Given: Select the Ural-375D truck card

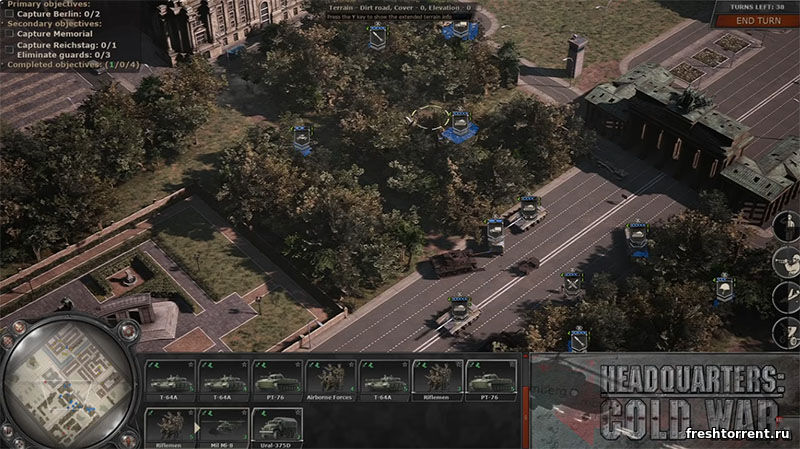Looking at the screenshot, I should (277, 426).
